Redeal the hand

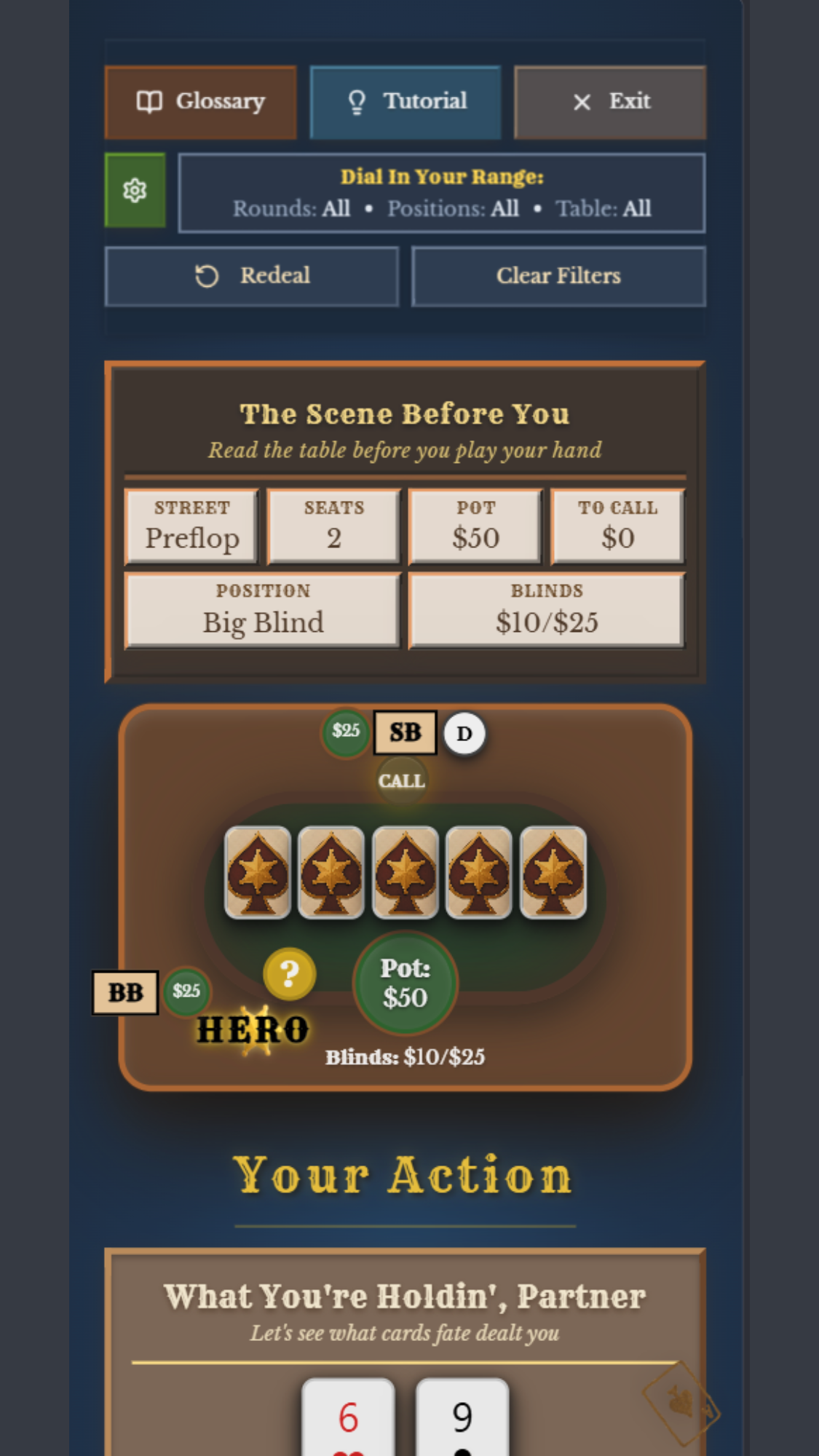(252, 276)
